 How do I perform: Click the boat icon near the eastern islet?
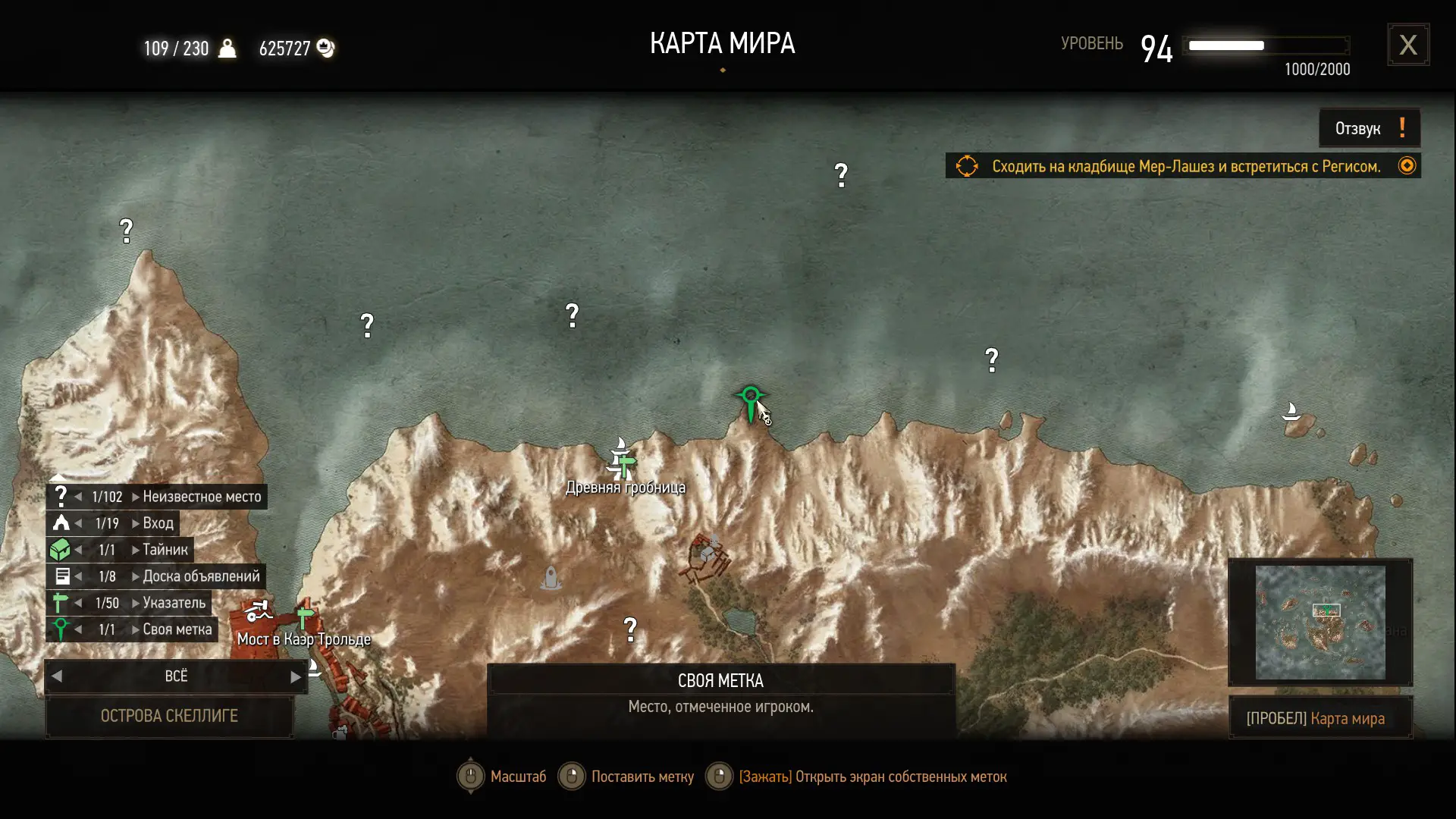pos(1291,412)
